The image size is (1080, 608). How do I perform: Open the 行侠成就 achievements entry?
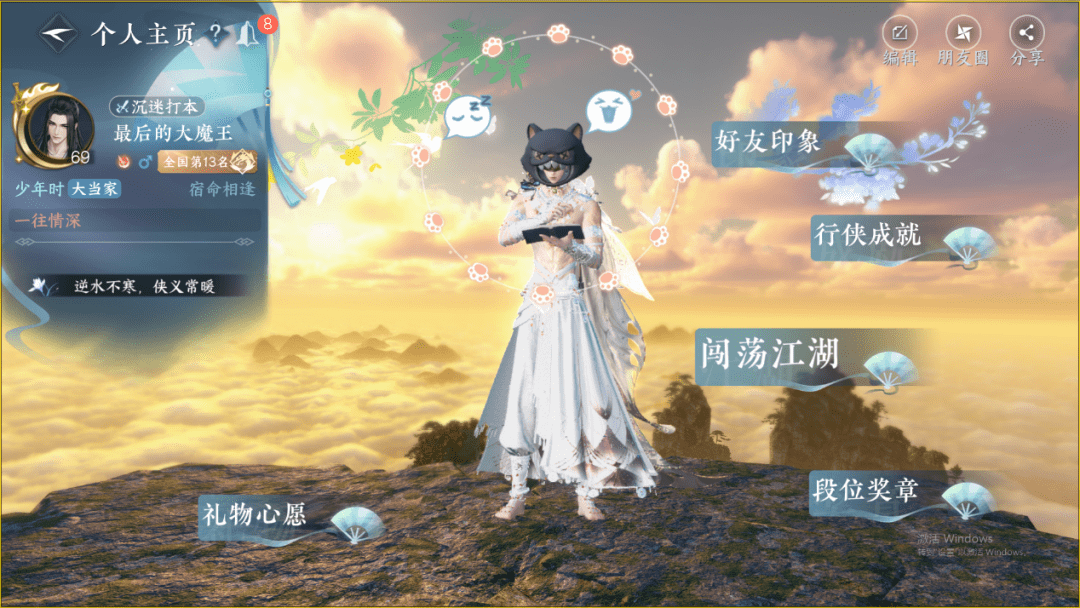pos(867,236)
